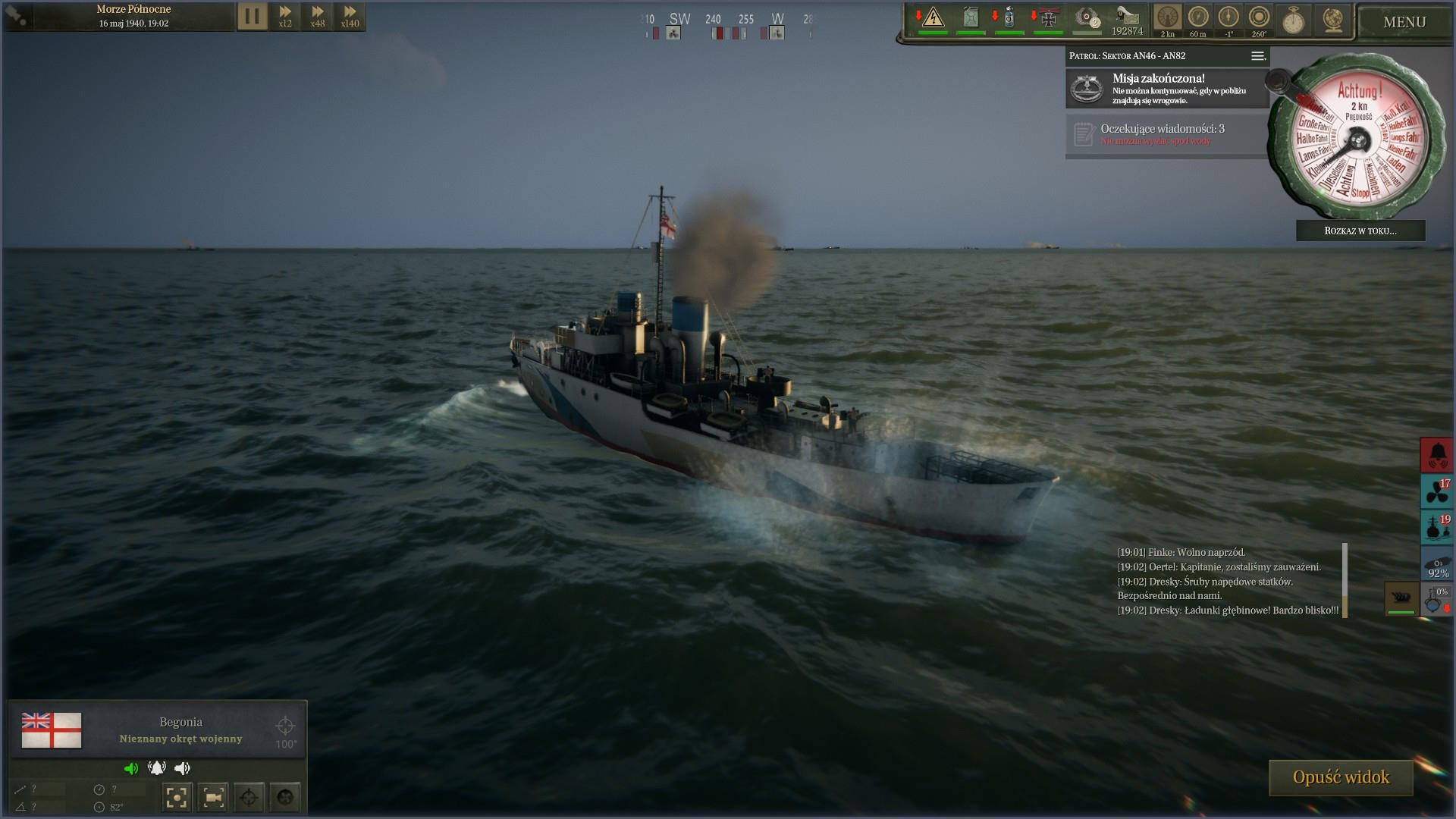Open the heading compass showing 260°

1259,20
